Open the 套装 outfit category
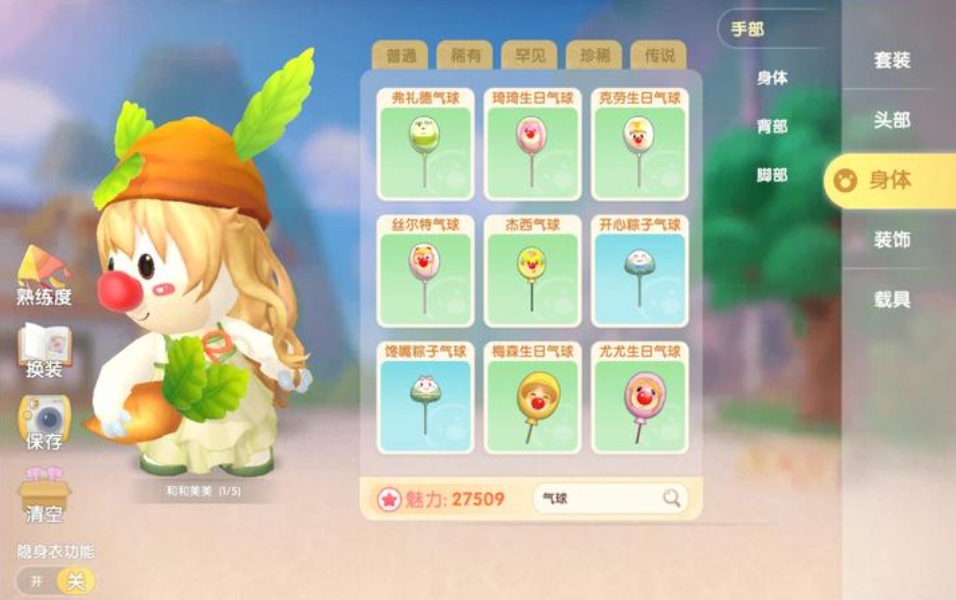Screen dimensions: 956x600 point(892,60)
